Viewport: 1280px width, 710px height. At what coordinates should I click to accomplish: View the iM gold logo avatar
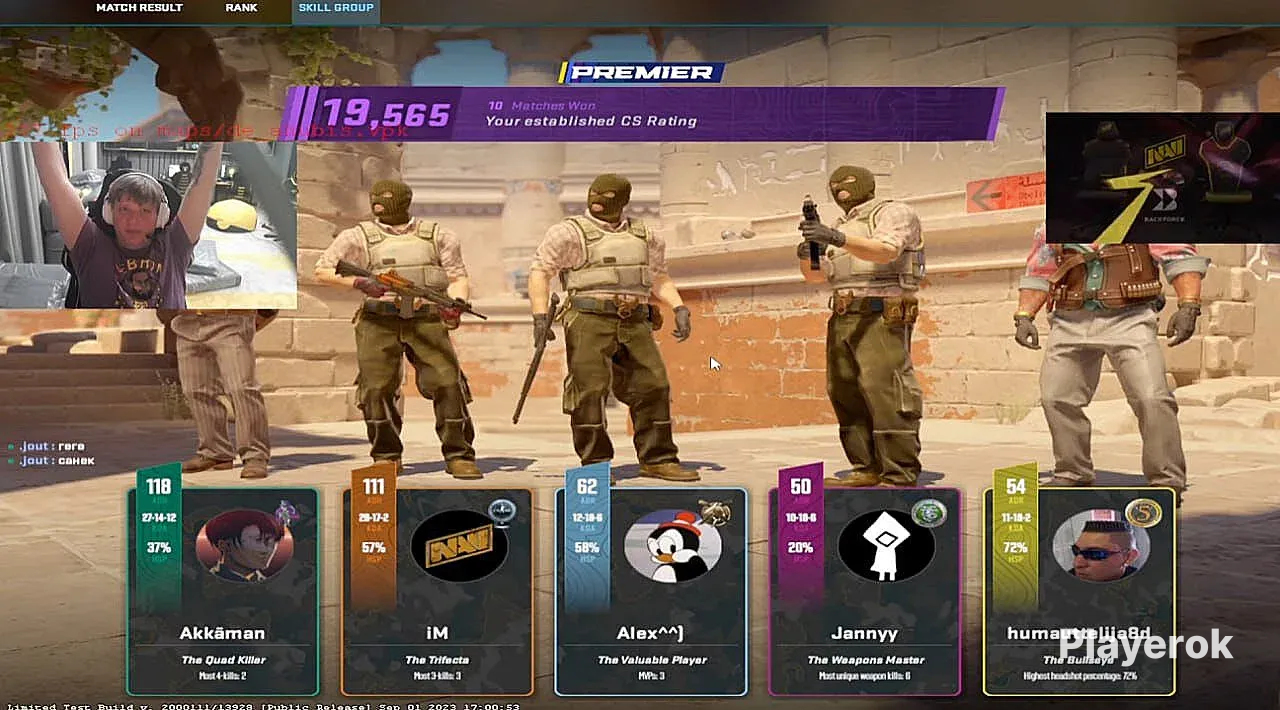coord(459,547)
